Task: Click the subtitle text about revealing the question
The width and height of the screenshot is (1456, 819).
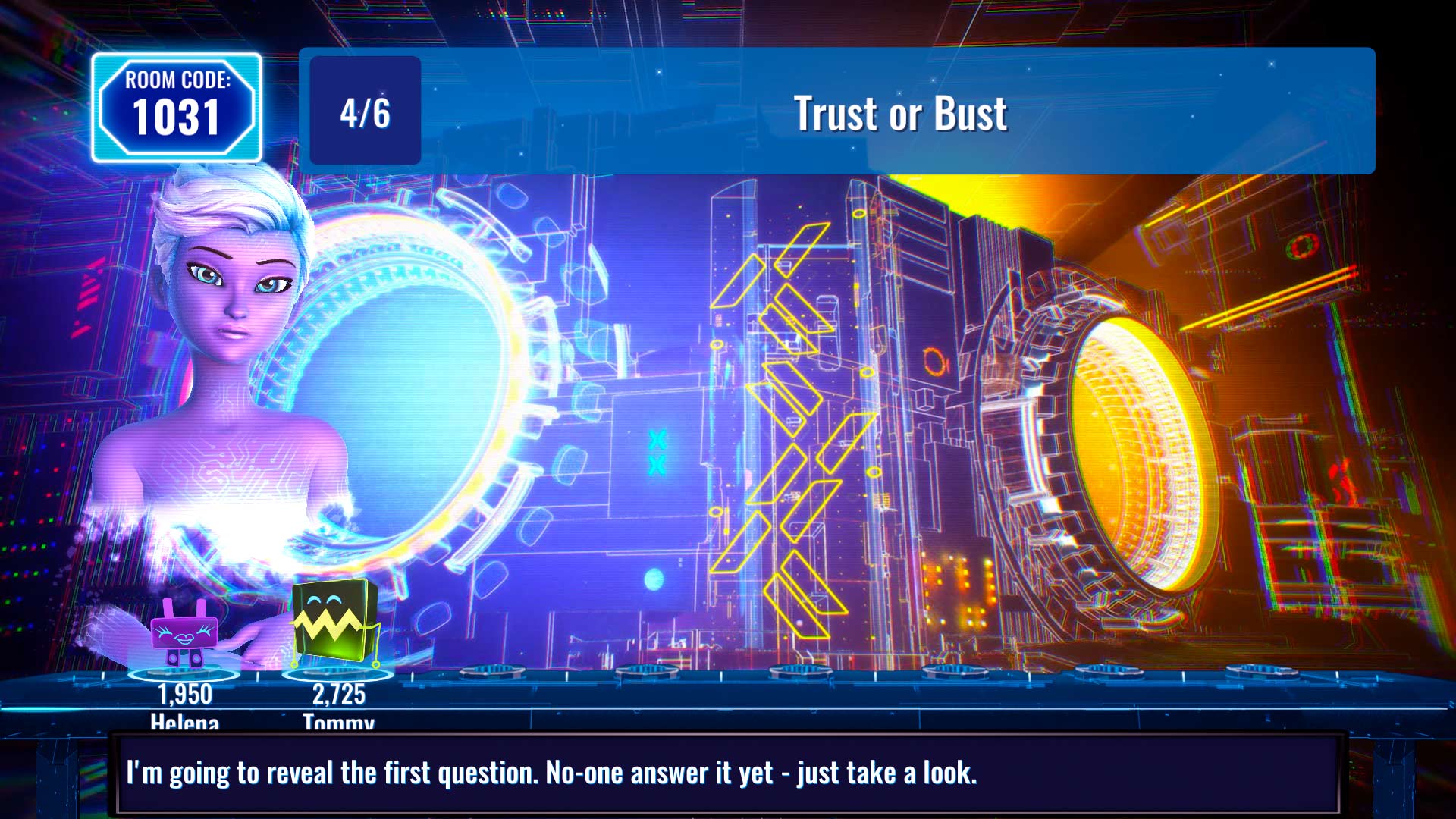Action: click(554, 773)
